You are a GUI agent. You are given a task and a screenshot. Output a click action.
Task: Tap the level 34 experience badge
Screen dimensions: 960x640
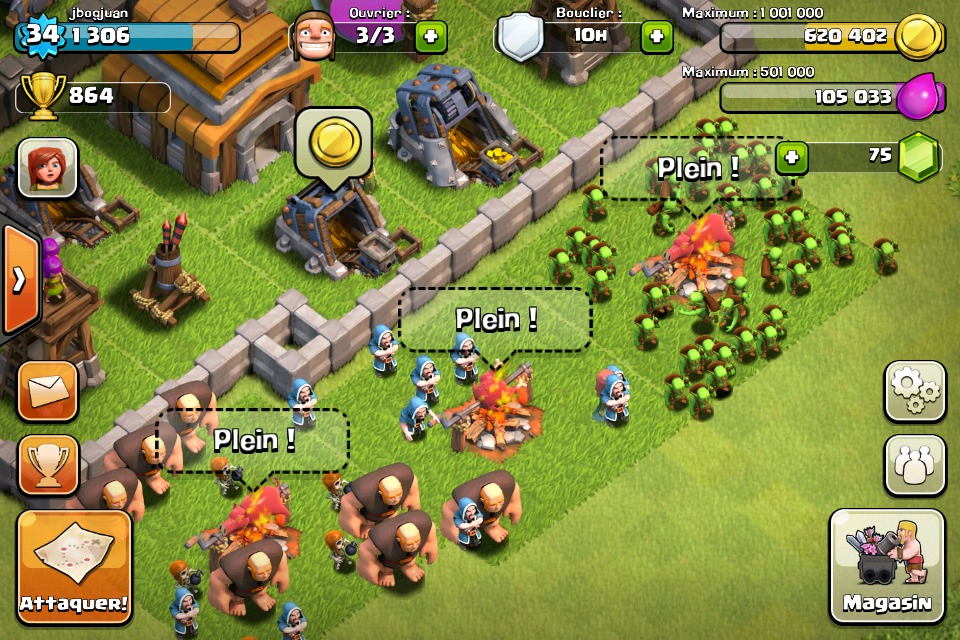pyautogui.click(x=40, y=36)
